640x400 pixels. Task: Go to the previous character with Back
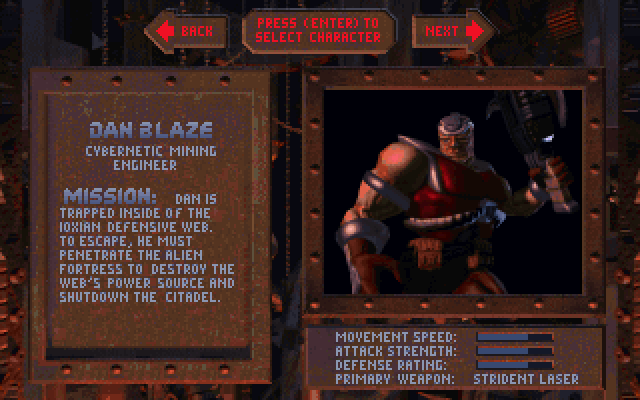point(187,31)
